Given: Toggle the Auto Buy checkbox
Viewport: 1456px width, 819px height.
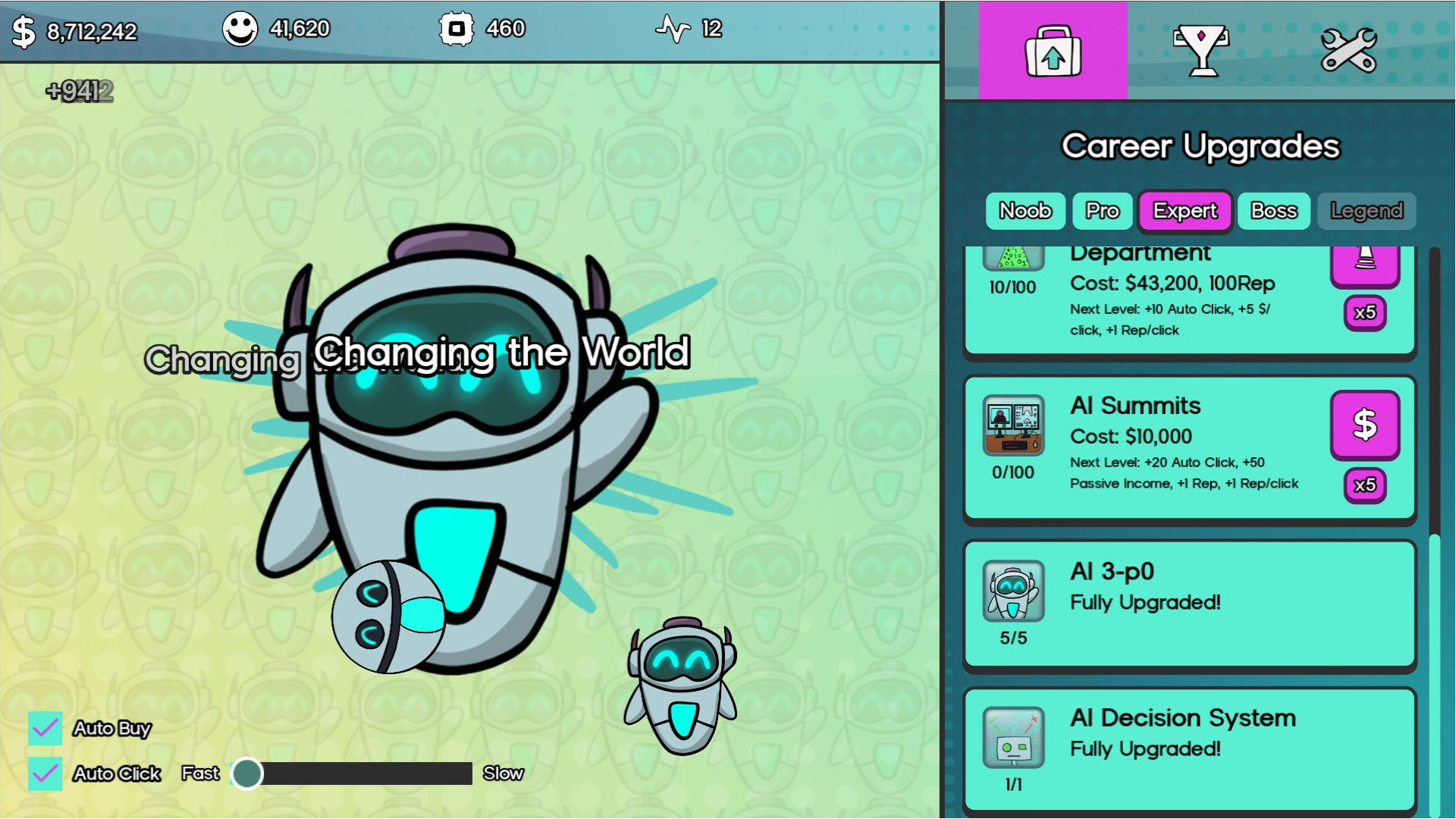Looking at the screenshot, I should [45, 728].
